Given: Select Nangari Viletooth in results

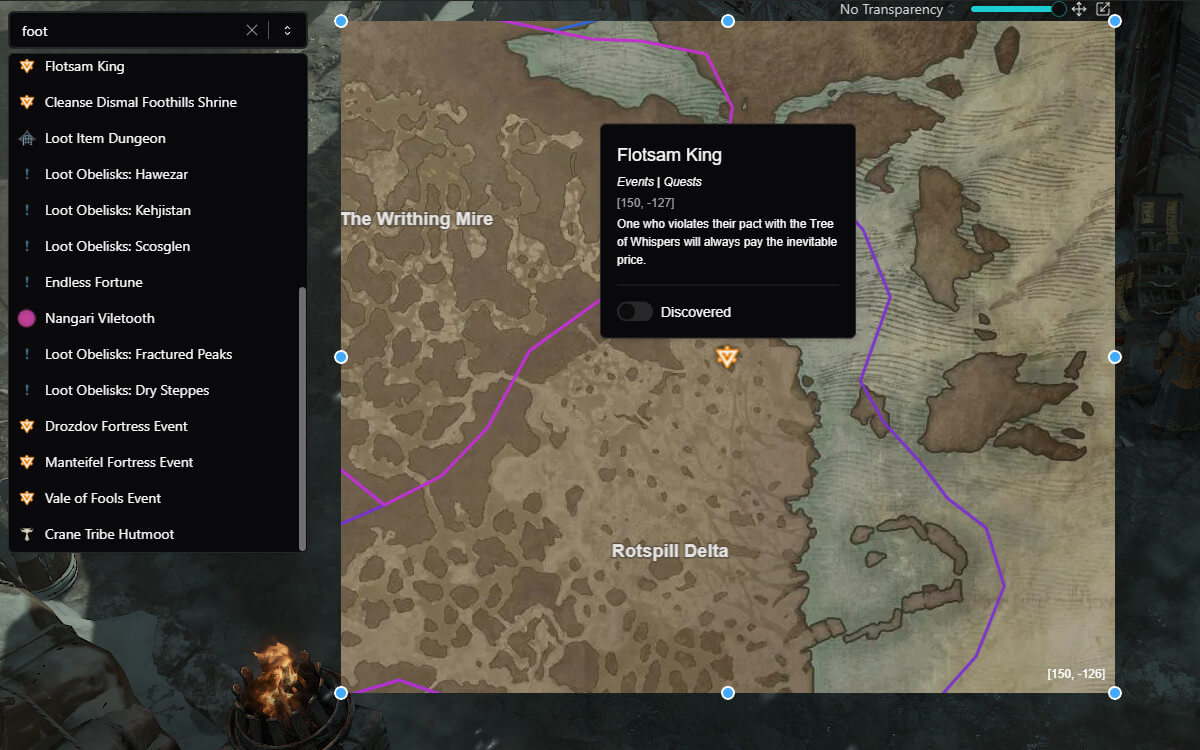Looking at the screenshot, I should (99, 319).
